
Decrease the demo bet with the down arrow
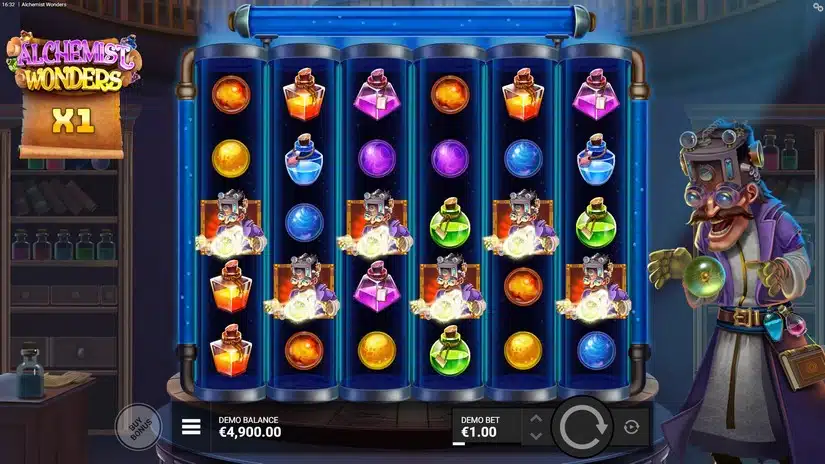click(x=536, y=436)
